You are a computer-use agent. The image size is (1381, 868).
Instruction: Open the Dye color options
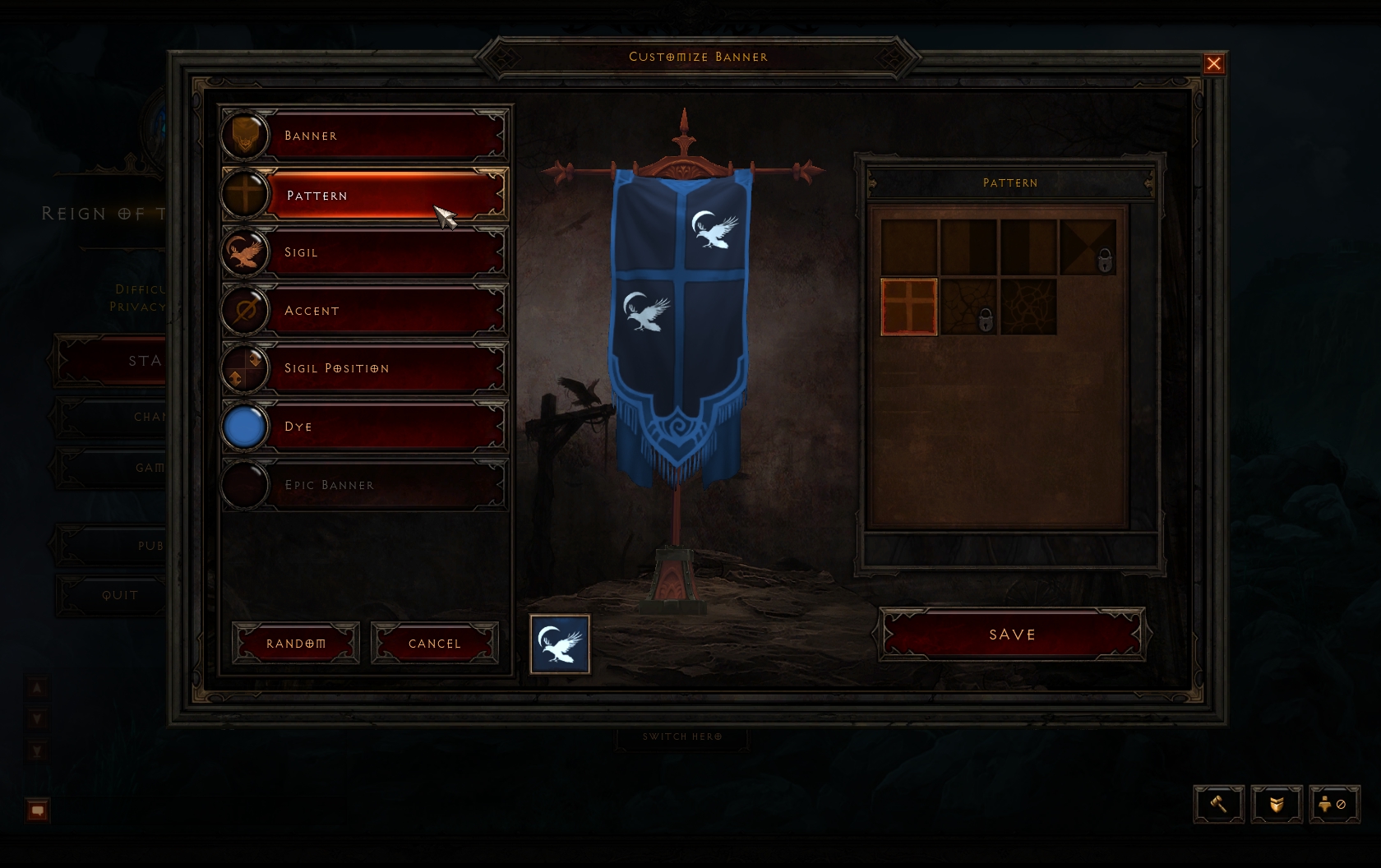point(365,427)
